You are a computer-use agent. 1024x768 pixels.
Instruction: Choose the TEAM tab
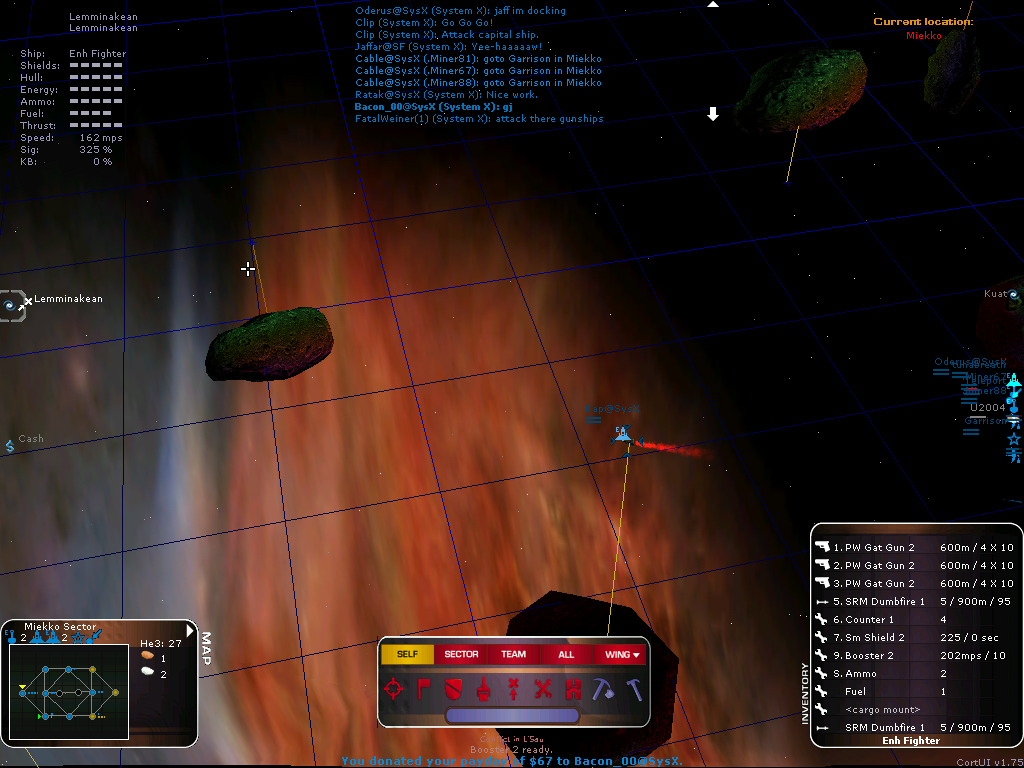pos(513,654)
